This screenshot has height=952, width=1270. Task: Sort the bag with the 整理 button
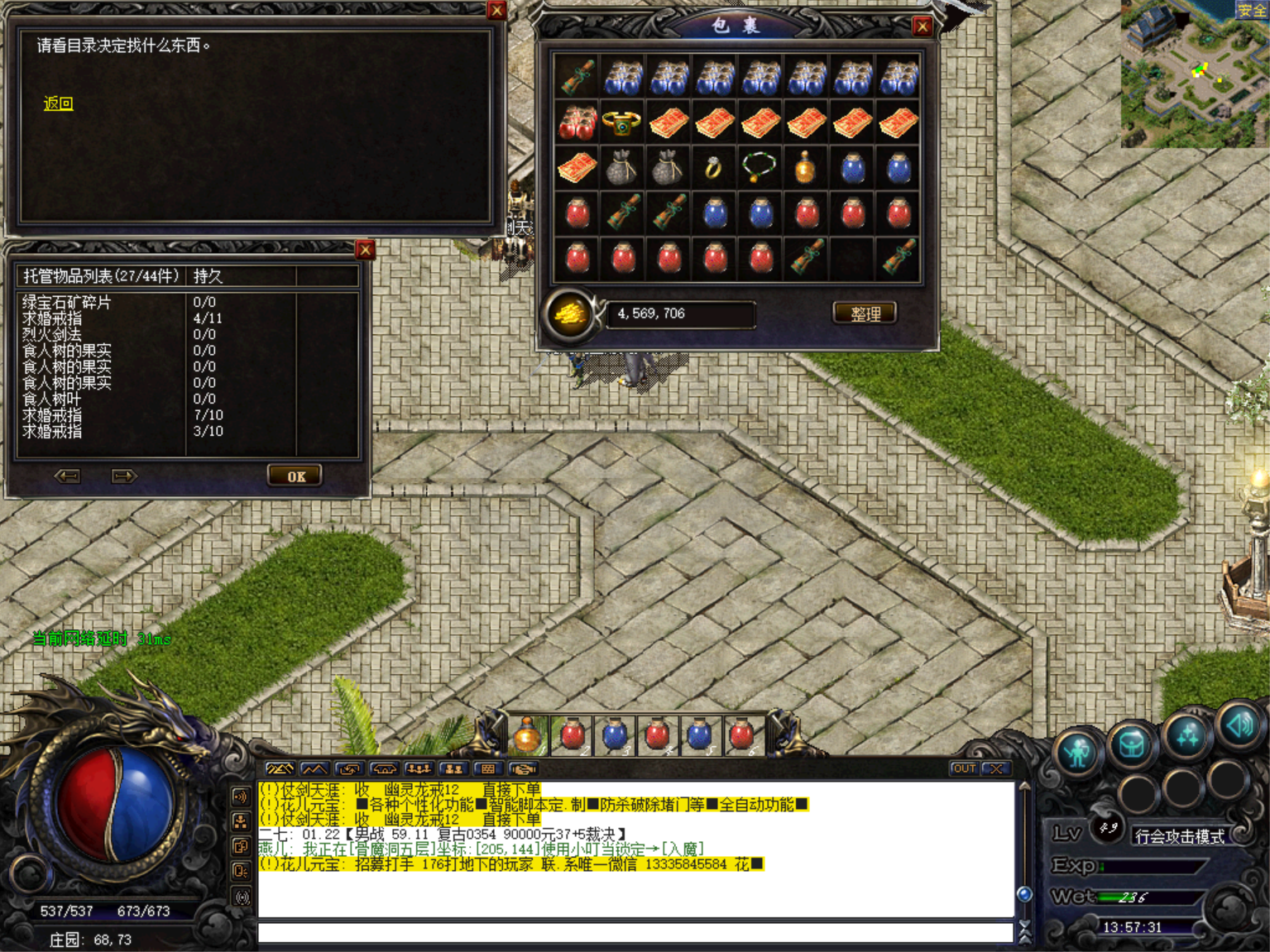[864, 313]
